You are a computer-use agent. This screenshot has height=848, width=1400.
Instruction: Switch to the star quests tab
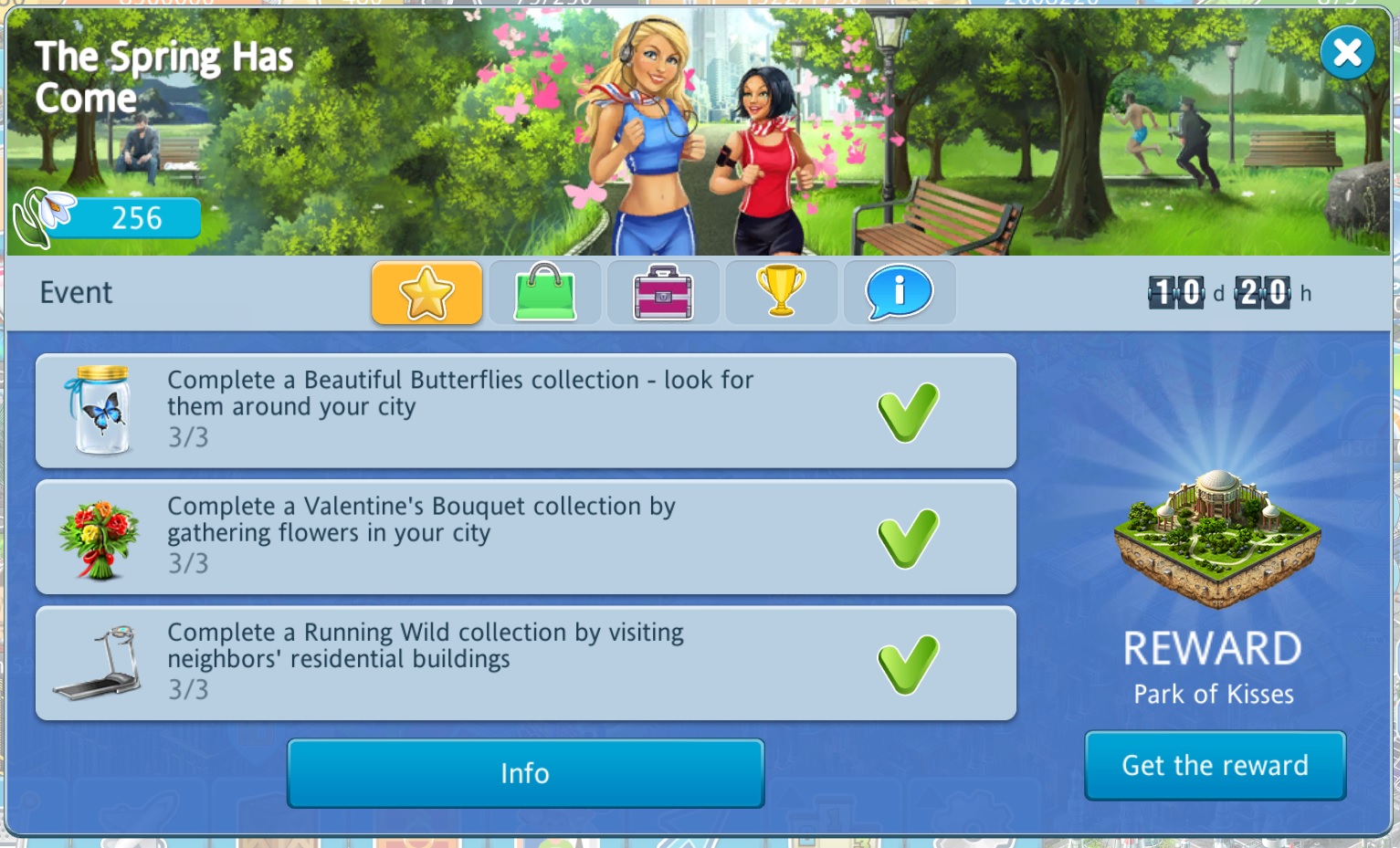tap(426, 293)
